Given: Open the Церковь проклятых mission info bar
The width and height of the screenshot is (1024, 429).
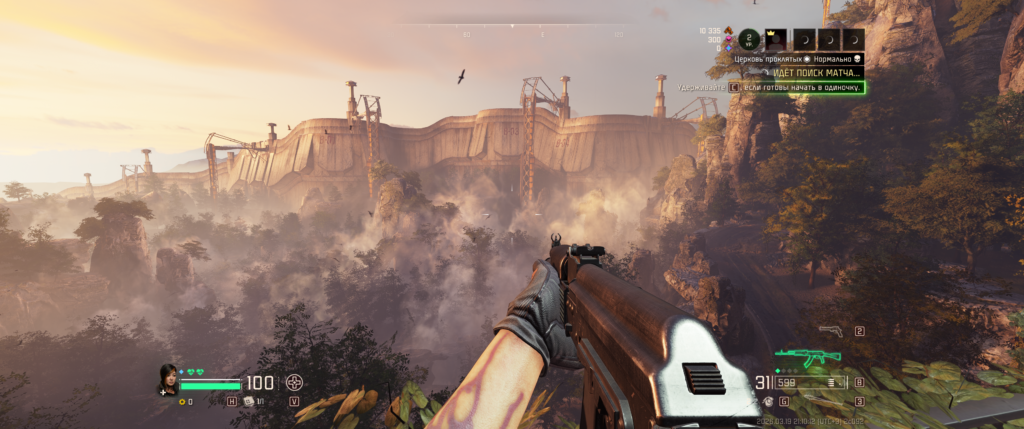Looking at the screenshot, I should (x=797, y=59).
